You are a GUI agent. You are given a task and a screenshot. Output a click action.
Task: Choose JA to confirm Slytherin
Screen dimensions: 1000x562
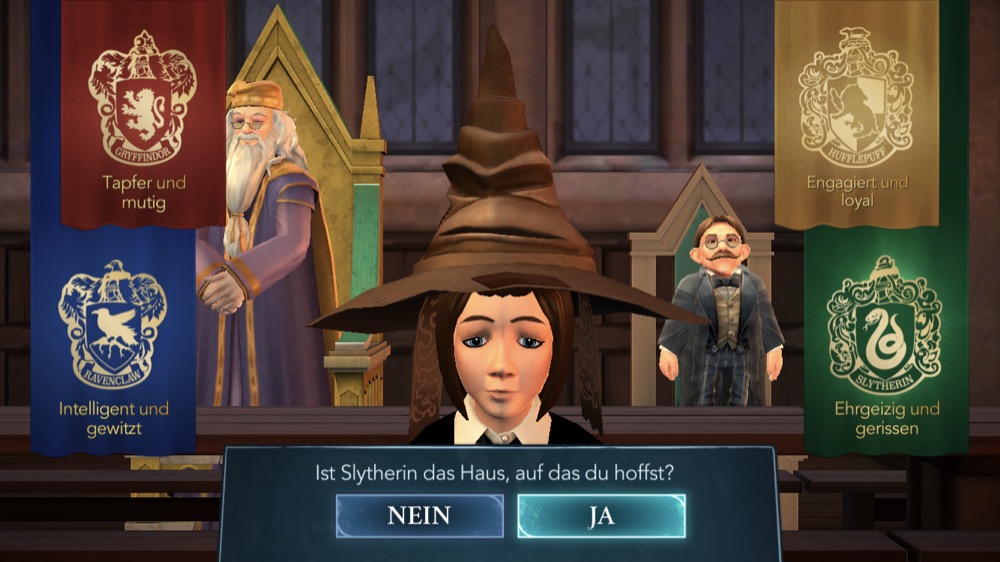point(601,516)
